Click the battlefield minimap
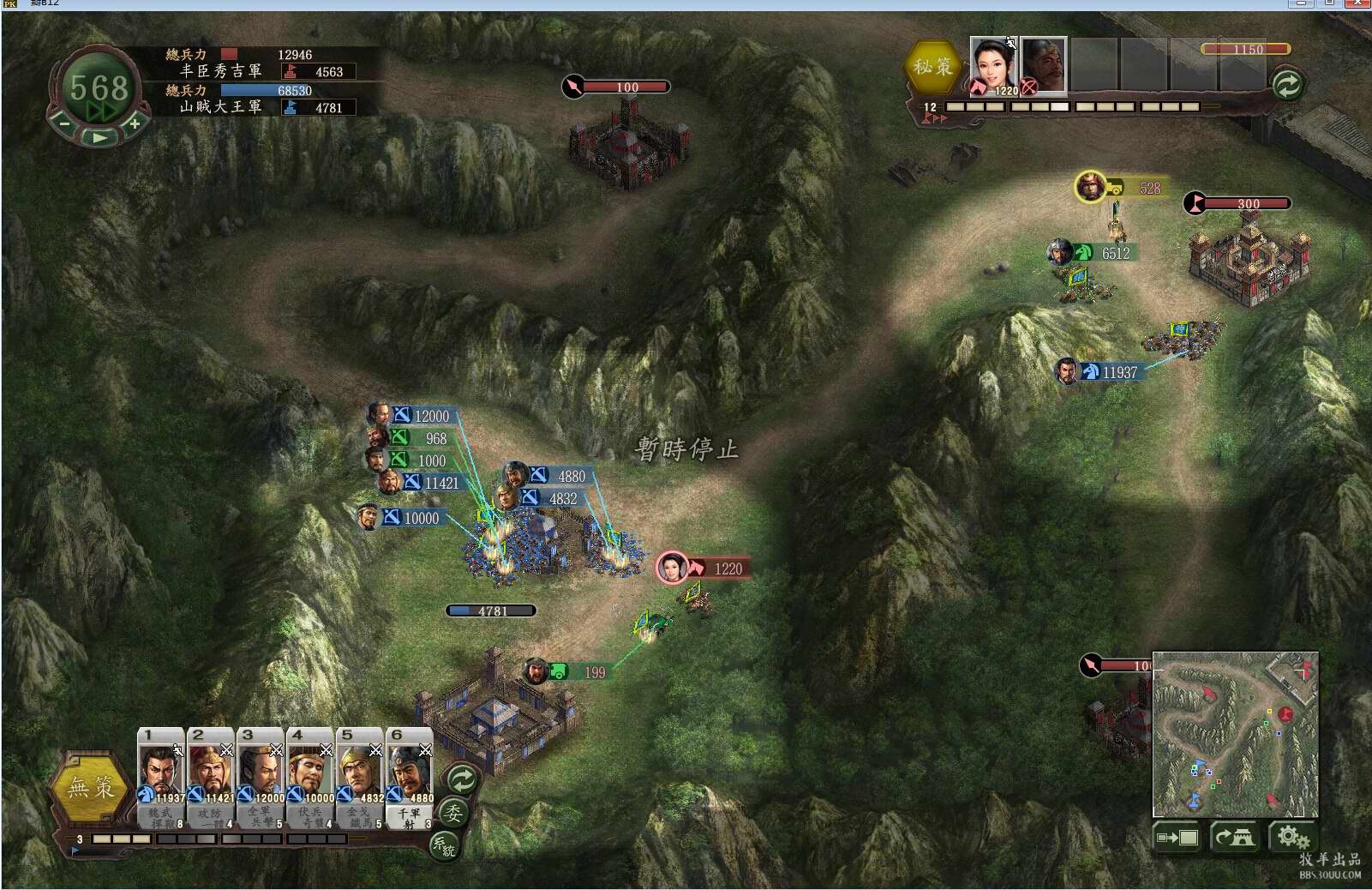The image size is (1372, 890). tap(1234, 734)
